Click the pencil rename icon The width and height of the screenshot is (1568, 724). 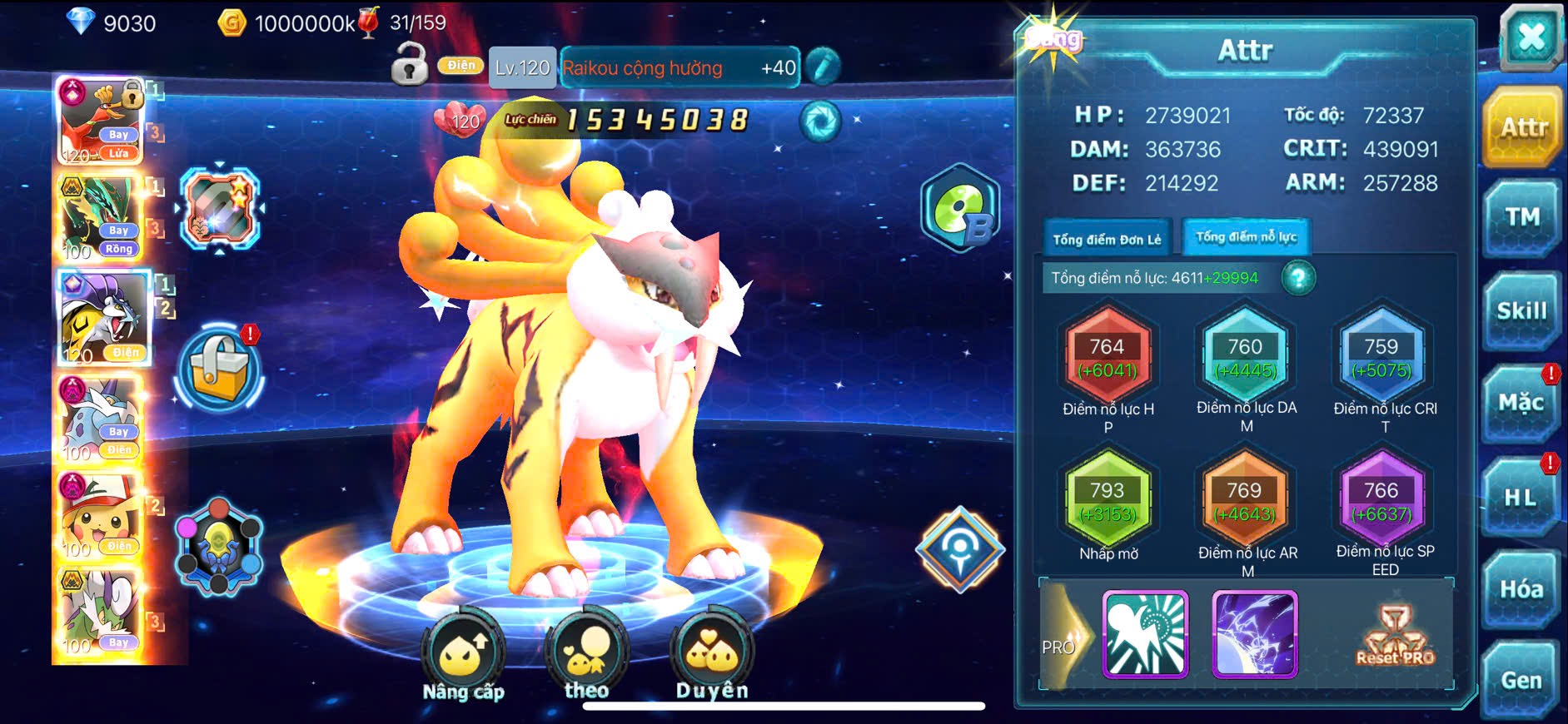[x=823, y=67]
